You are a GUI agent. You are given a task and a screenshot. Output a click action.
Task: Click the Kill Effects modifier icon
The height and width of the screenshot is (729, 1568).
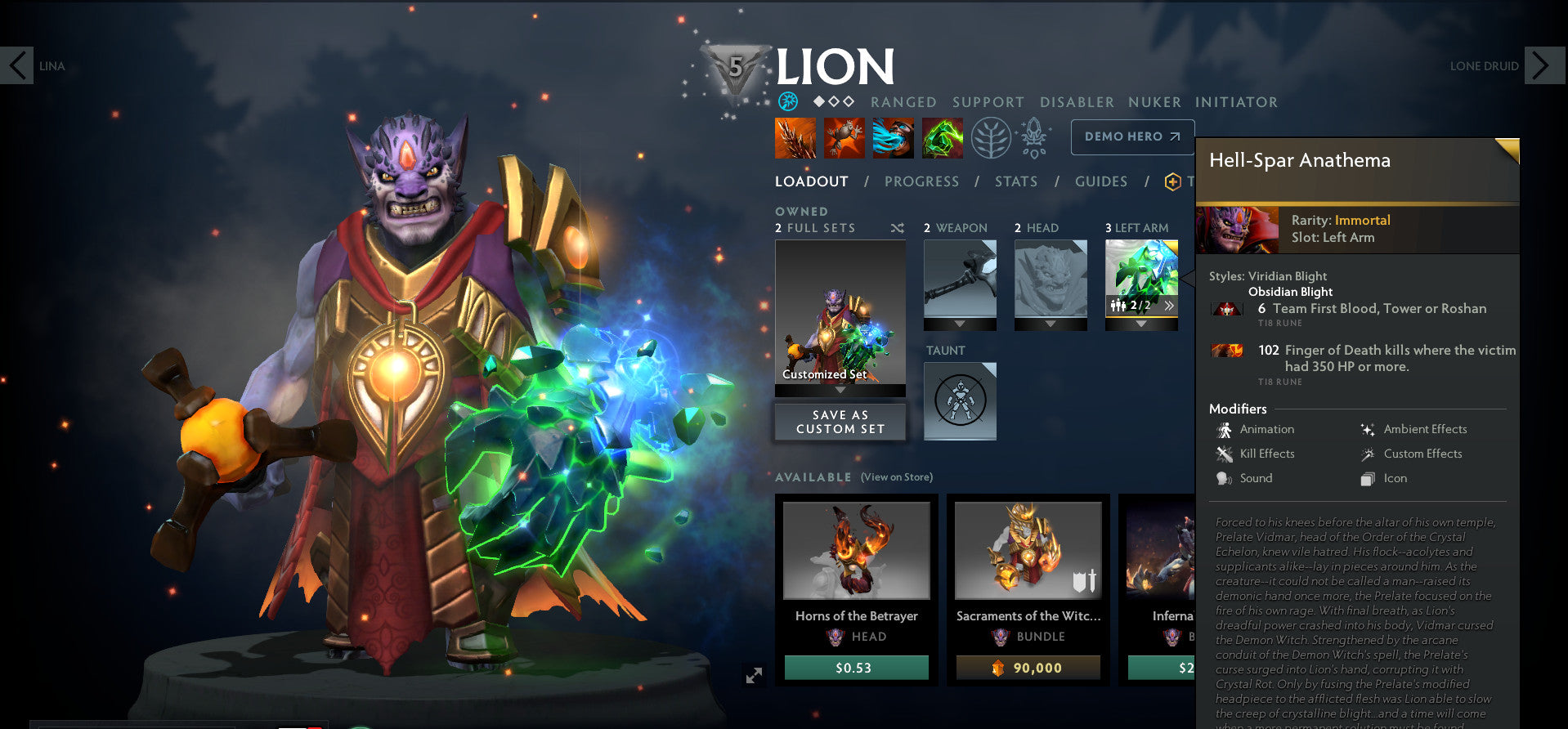click(1224, 454)
